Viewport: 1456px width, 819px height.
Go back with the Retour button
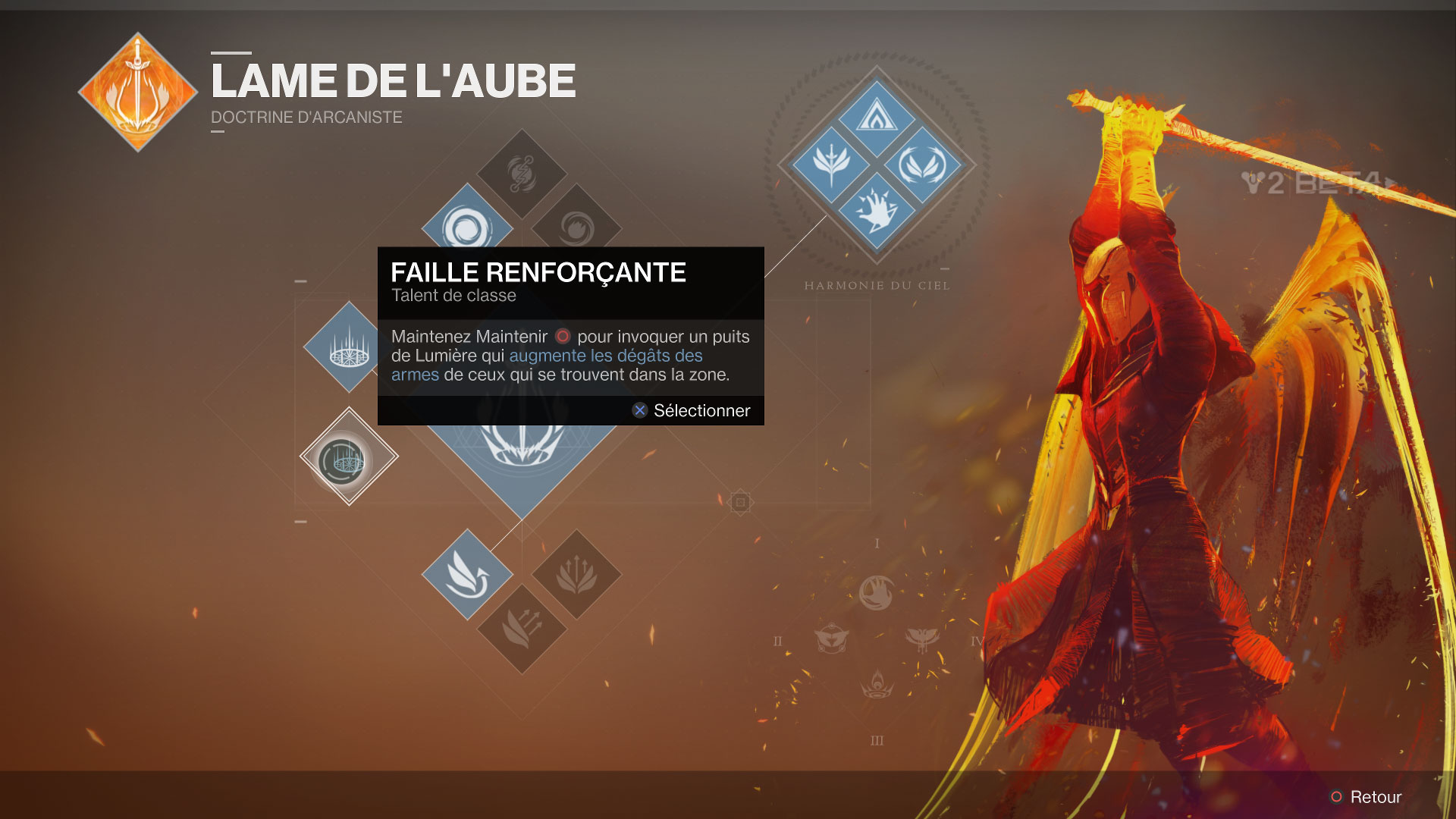[x=1367, y=796]
